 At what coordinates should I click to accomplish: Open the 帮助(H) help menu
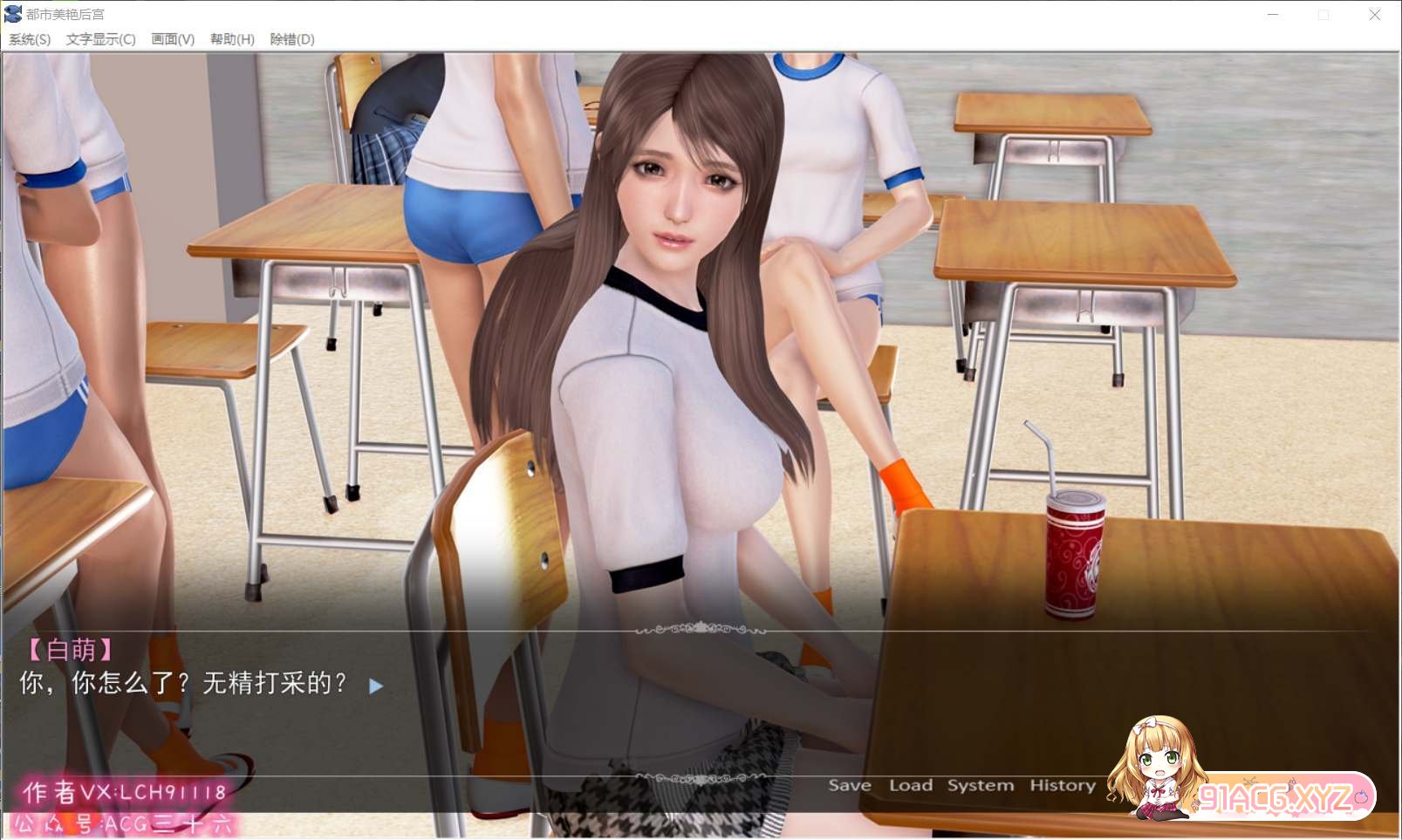click(231, 39)
